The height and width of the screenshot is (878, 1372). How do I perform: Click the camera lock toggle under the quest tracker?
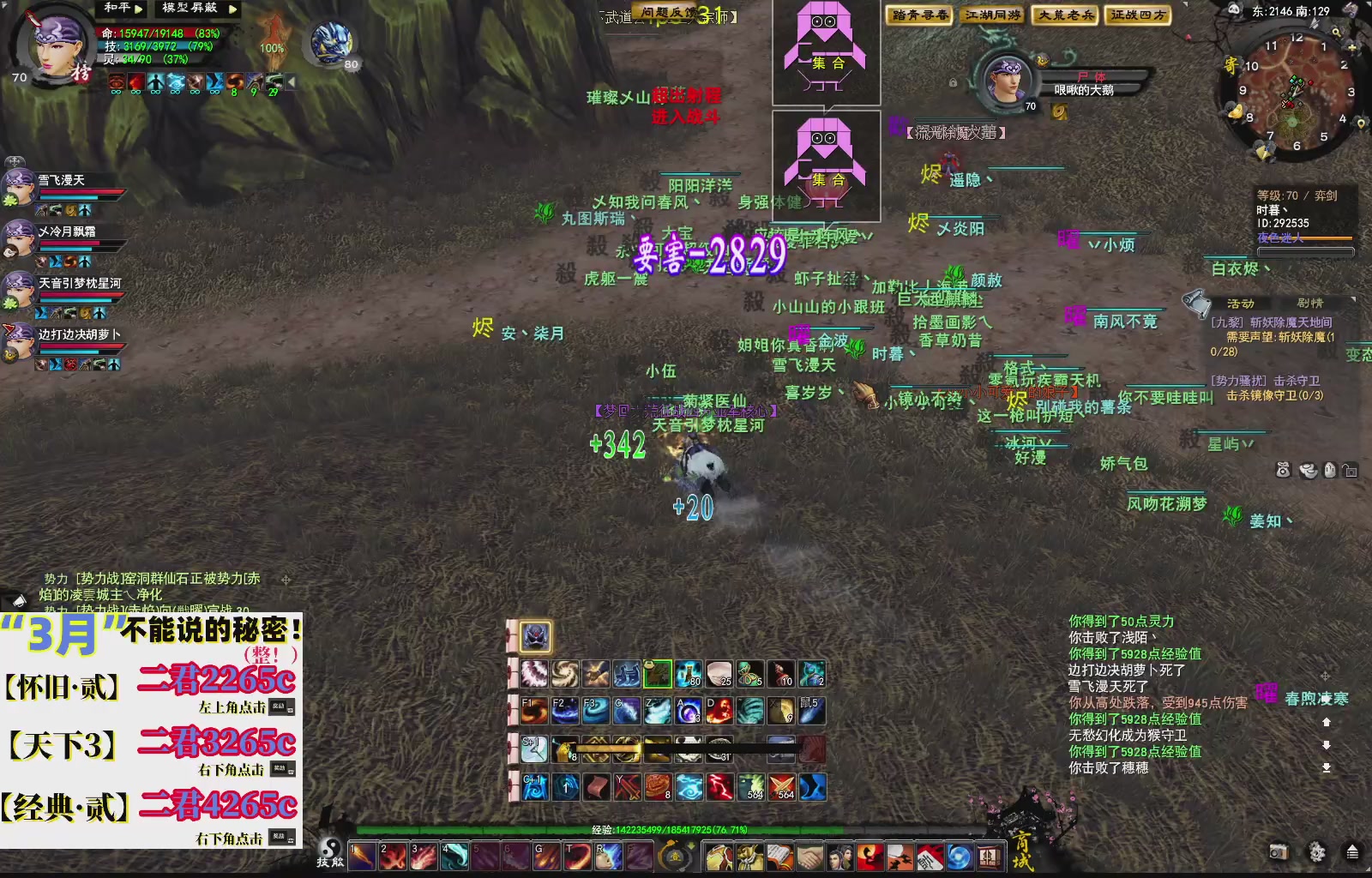[1351, 470]
